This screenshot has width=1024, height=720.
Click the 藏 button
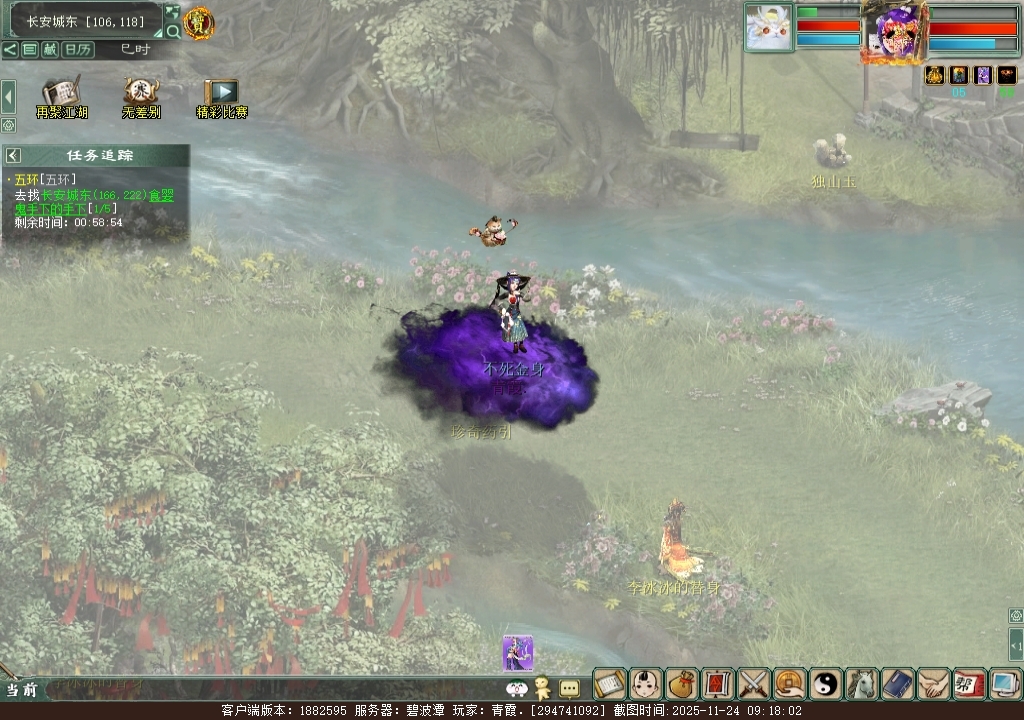pos(49,49)
